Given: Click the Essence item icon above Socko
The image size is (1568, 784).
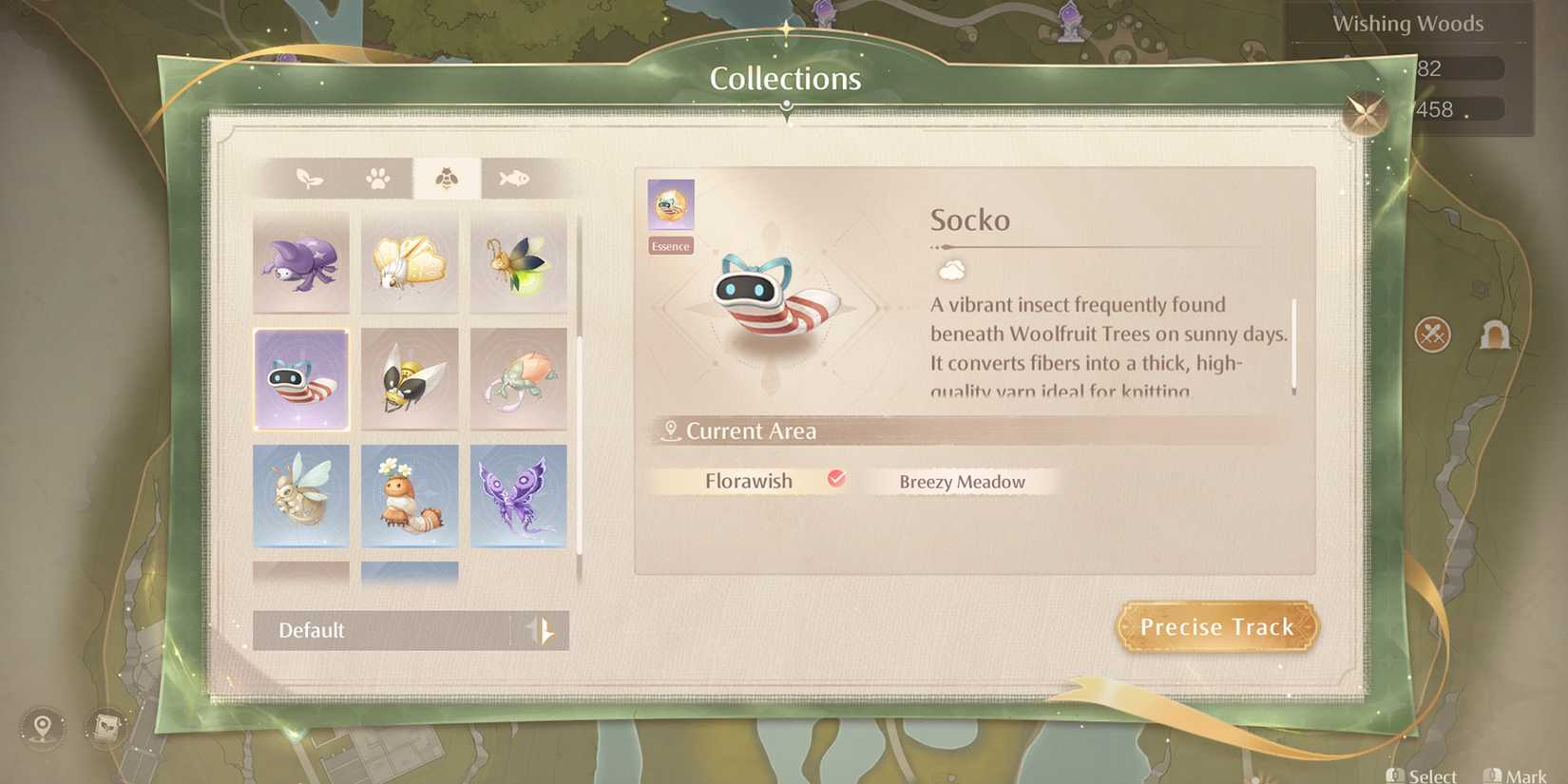Looking at the screenshot, I should [670, 204].
